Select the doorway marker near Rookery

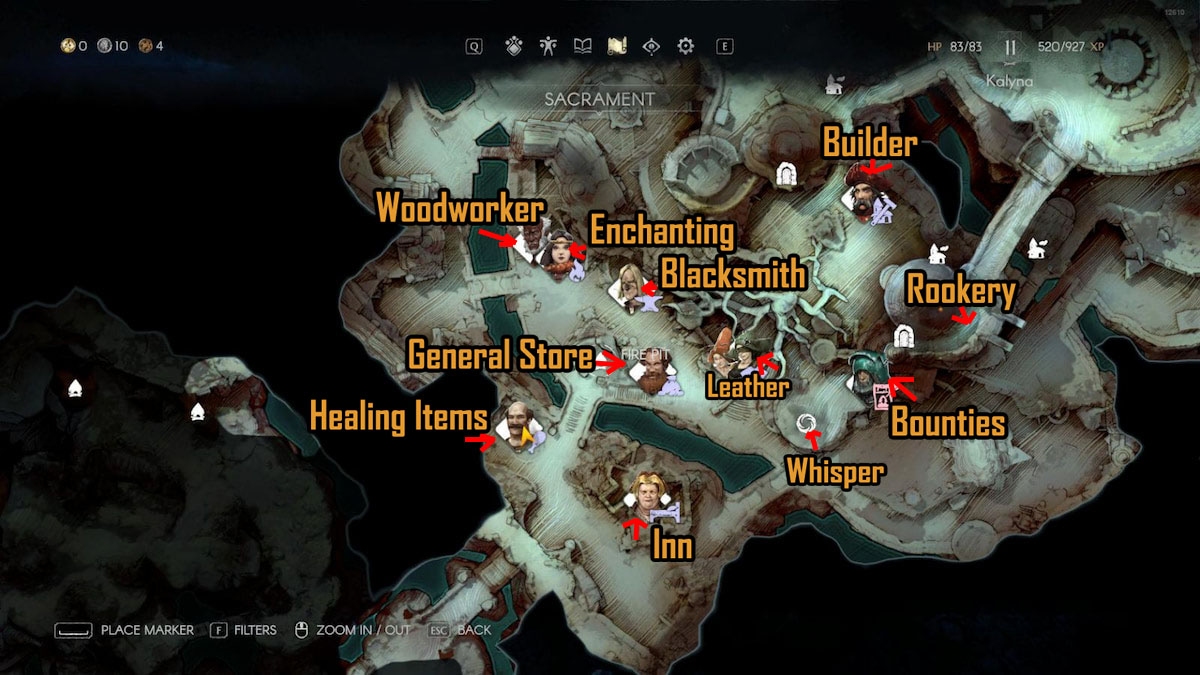(904, 338)
